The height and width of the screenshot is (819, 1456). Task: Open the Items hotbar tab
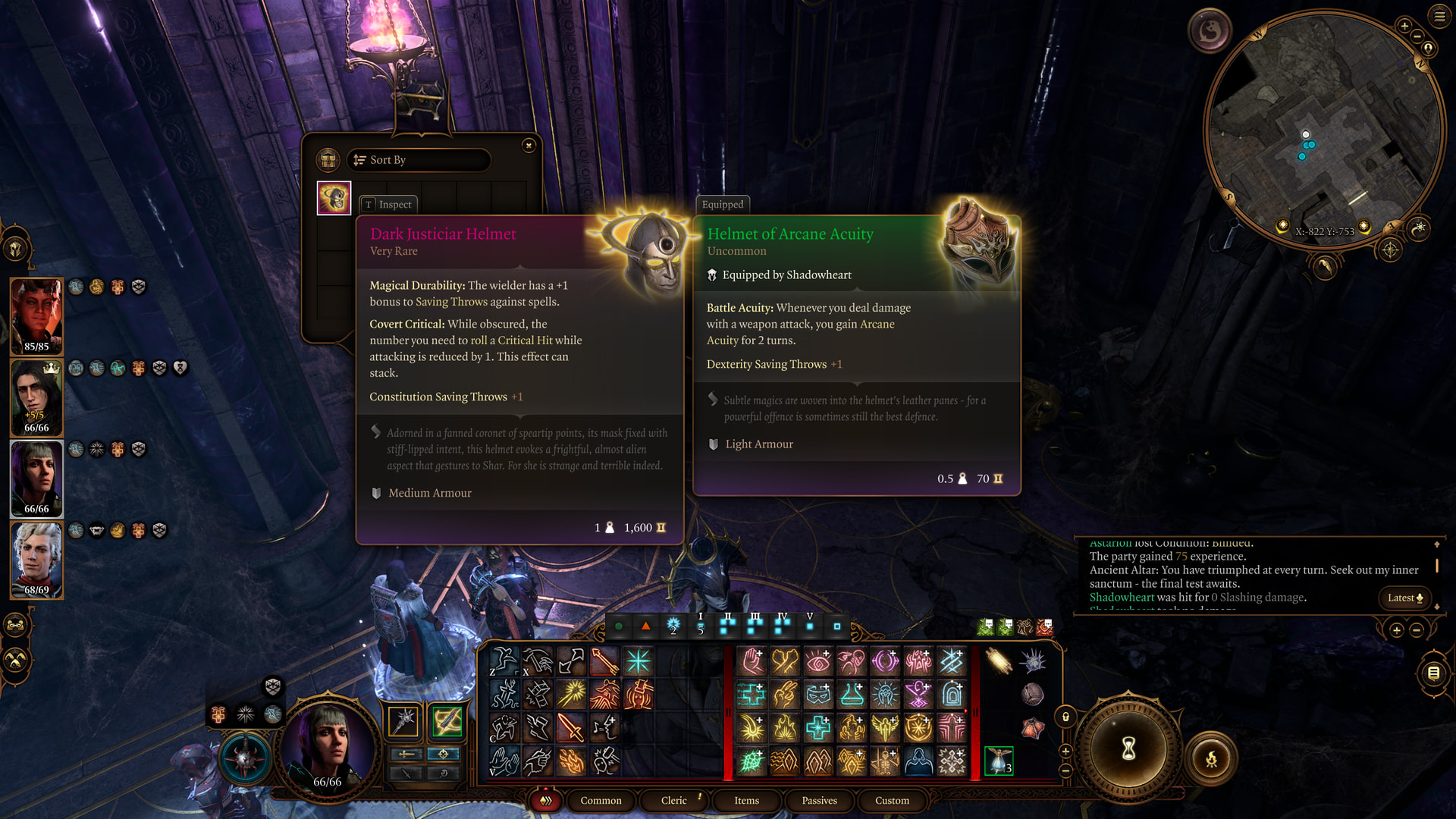click(x=746, y=801)
